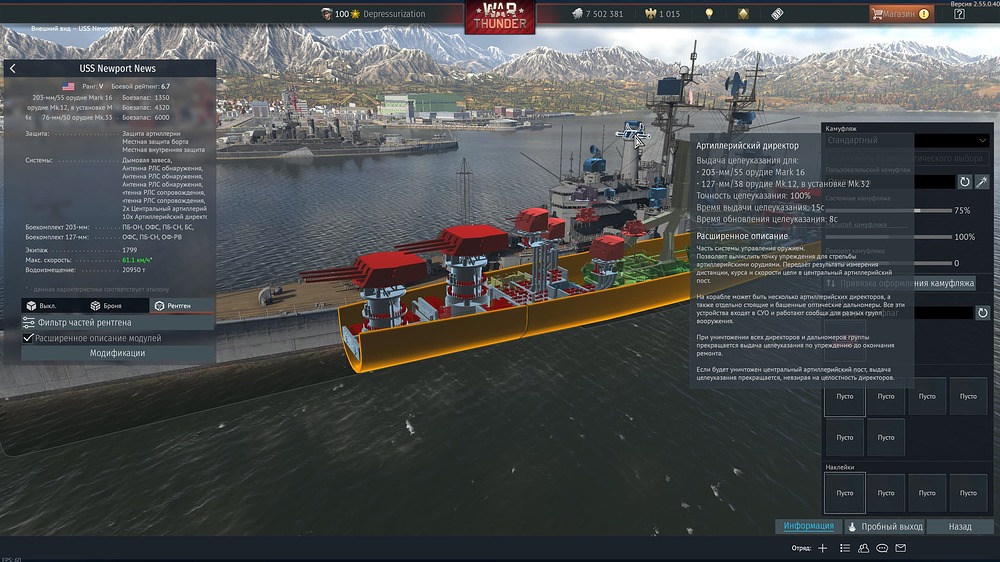Open the contacts people icon
This screenshot has width=1000, height=562.
(863, 548)
